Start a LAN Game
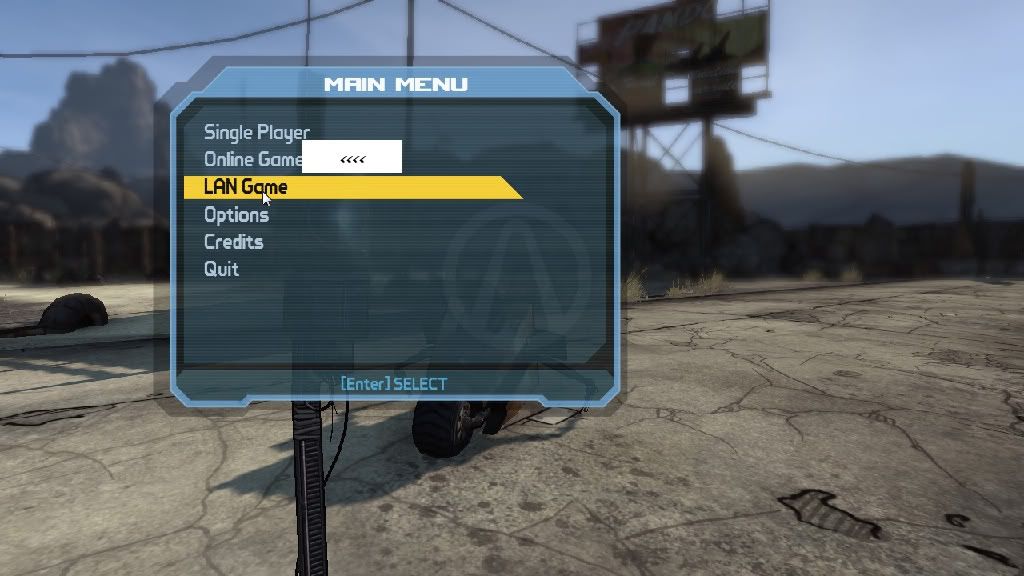The height and width of the screenshot is (576, 1024). click(x=245, y=187)
